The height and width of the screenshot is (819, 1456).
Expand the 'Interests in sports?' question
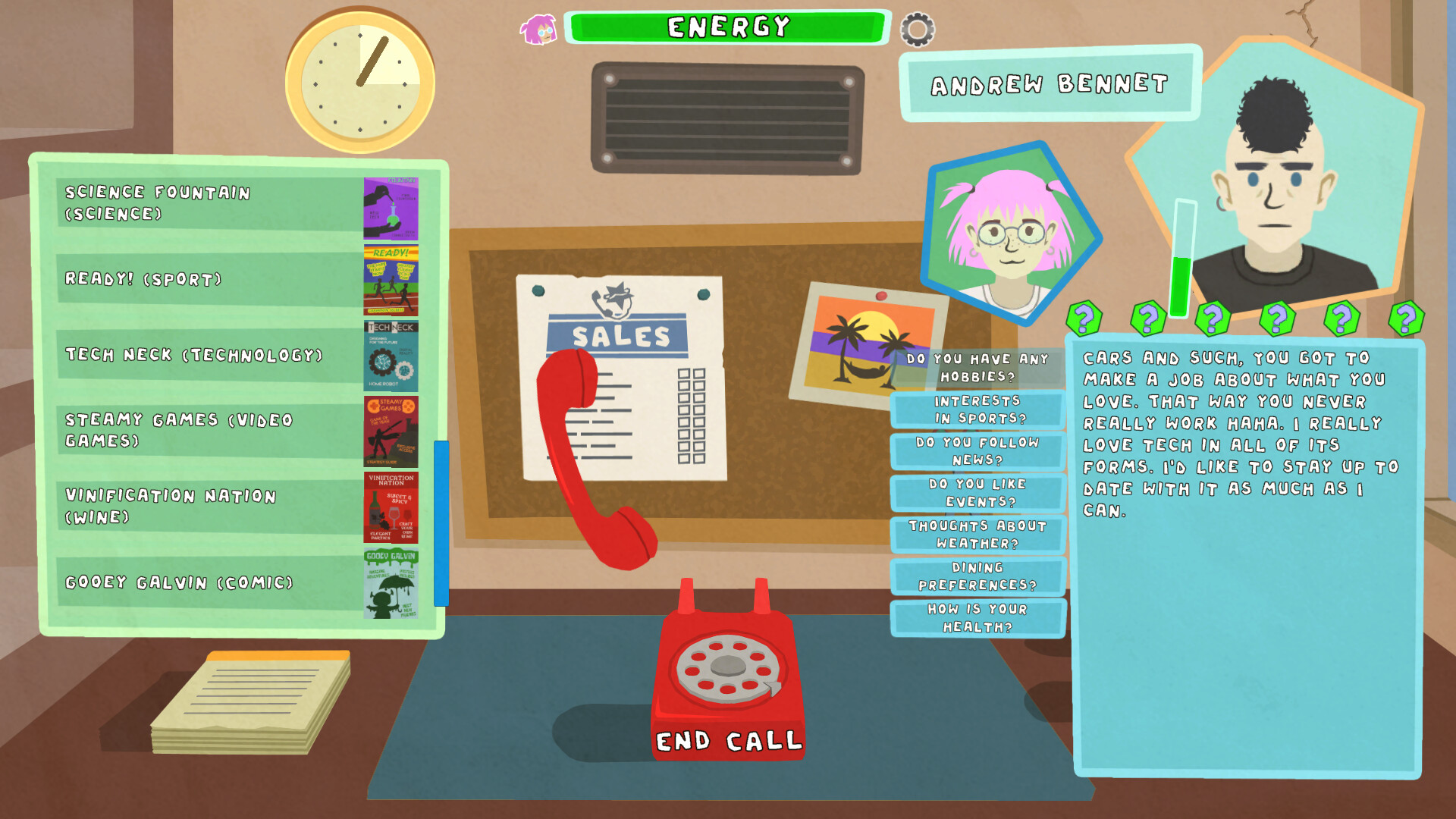978,409
